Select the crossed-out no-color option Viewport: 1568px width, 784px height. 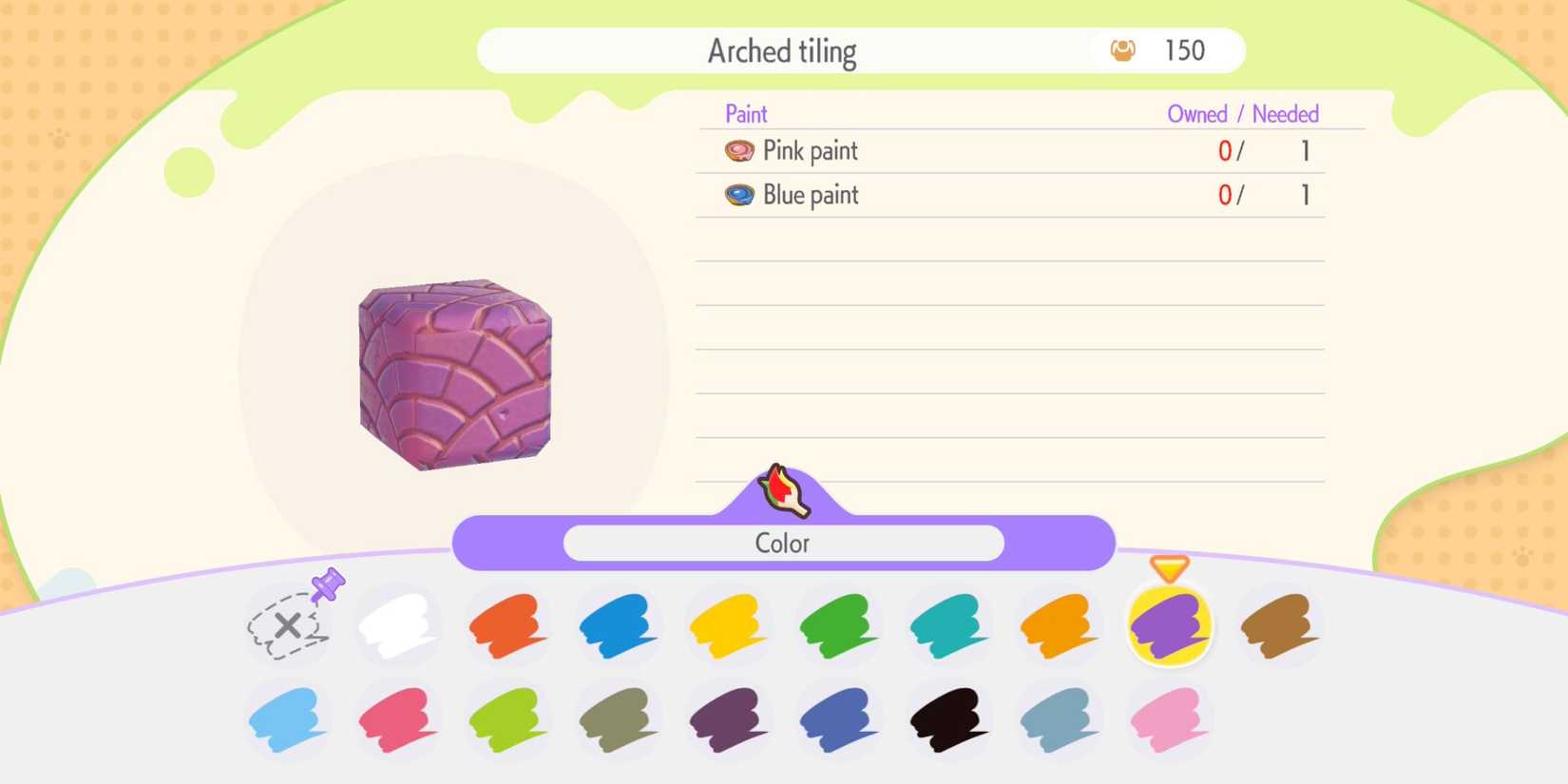point(288,626)
